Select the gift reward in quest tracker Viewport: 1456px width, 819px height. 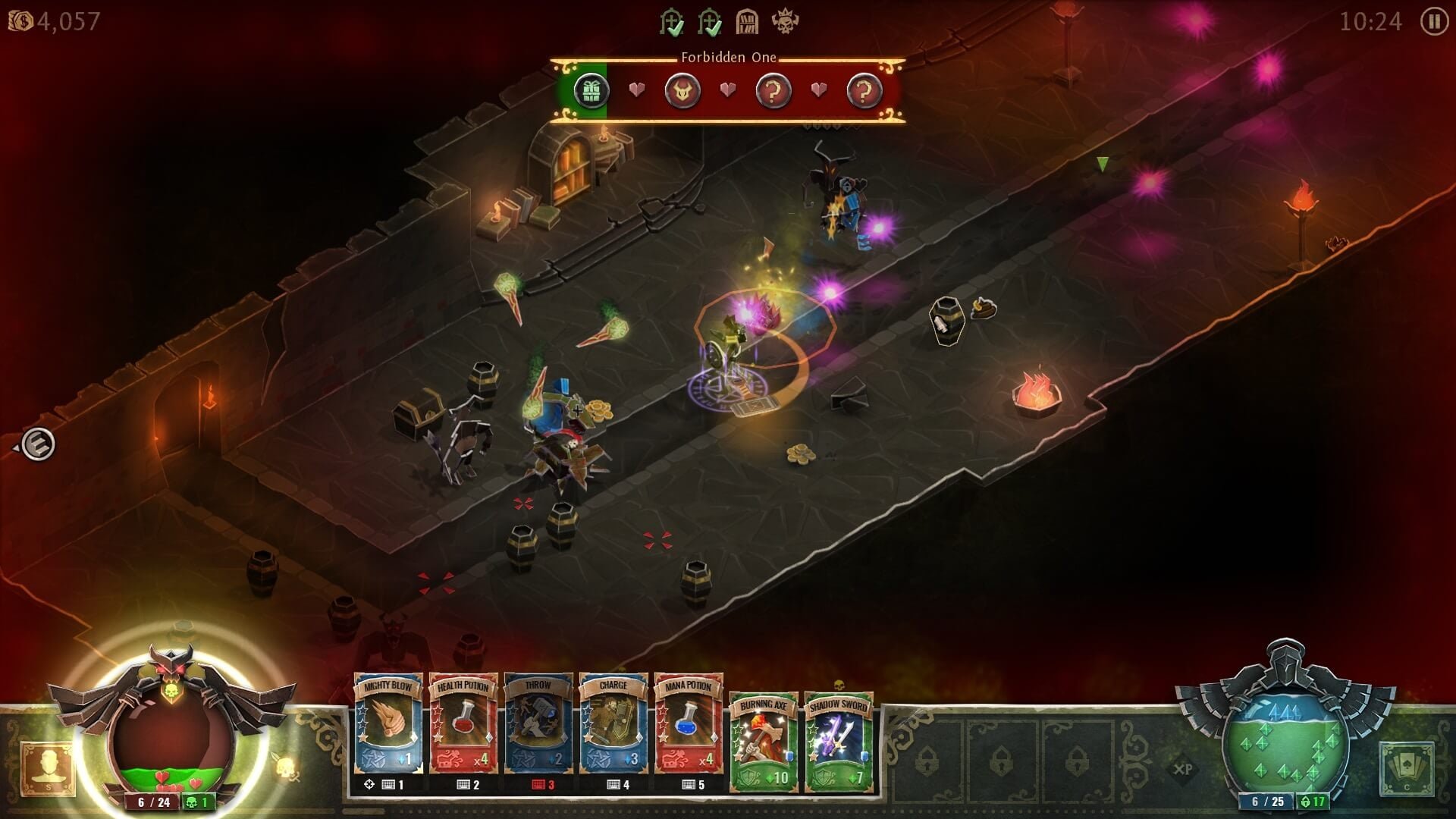point(591,91)
